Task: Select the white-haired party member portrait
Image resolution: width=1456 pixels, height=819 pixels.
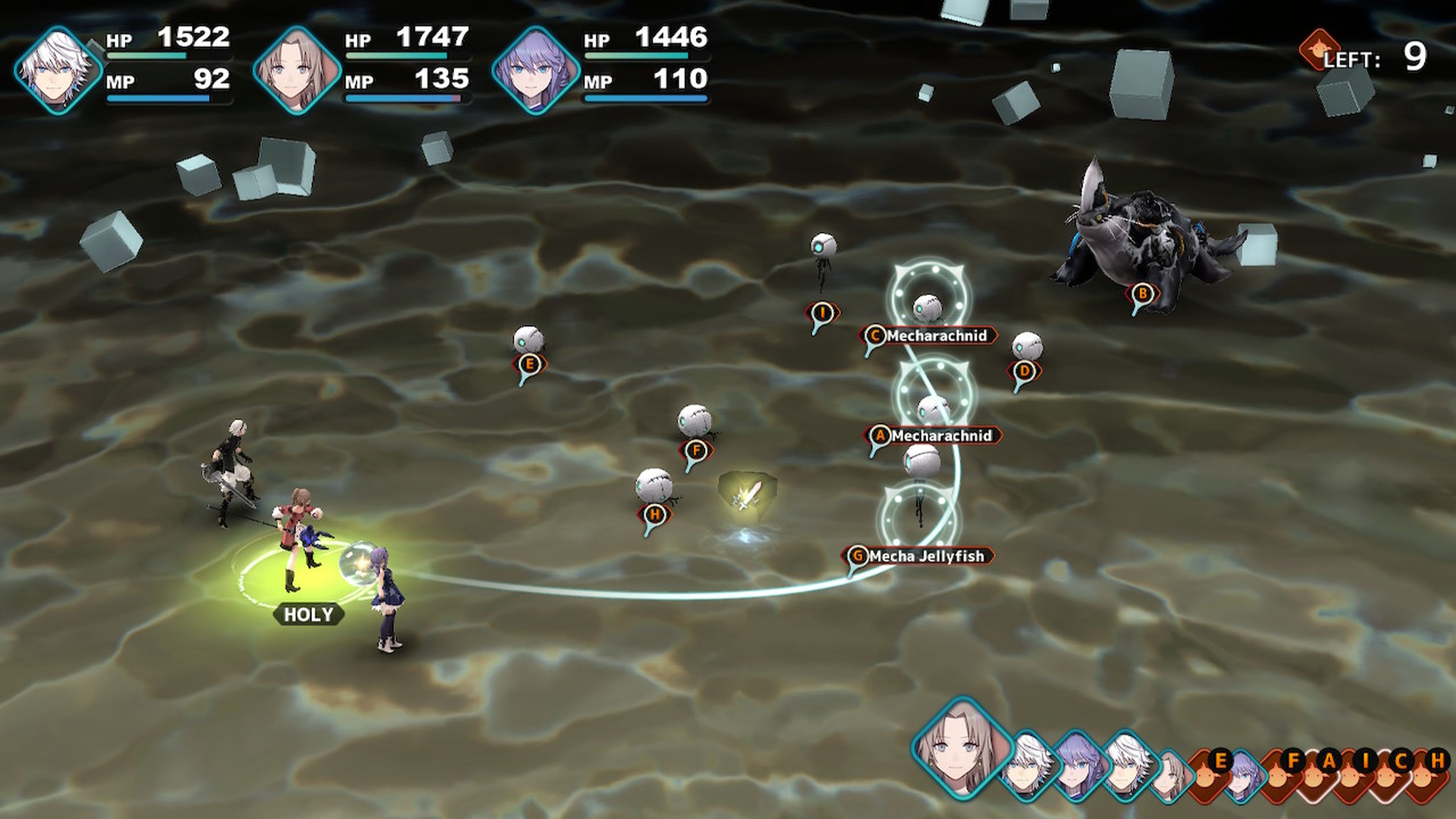Action: 58,70
